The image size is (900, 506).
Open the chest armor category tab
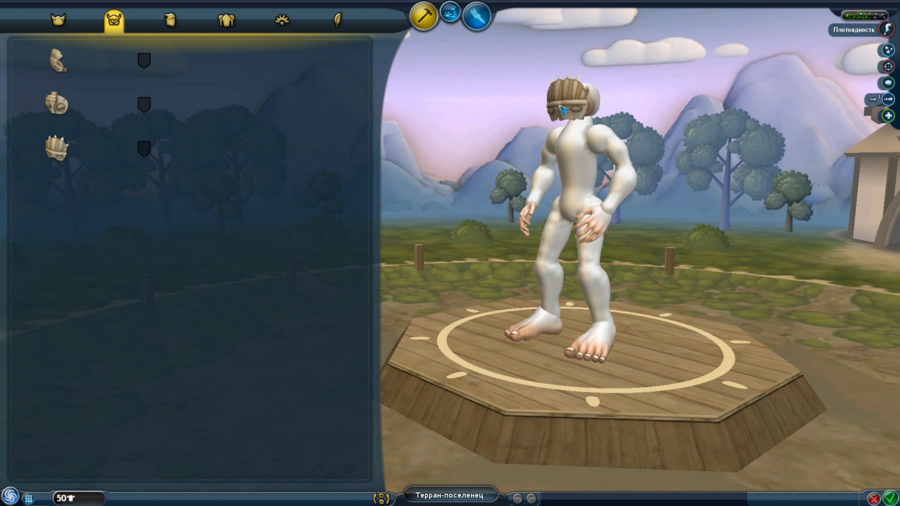(x=170, y=19)
